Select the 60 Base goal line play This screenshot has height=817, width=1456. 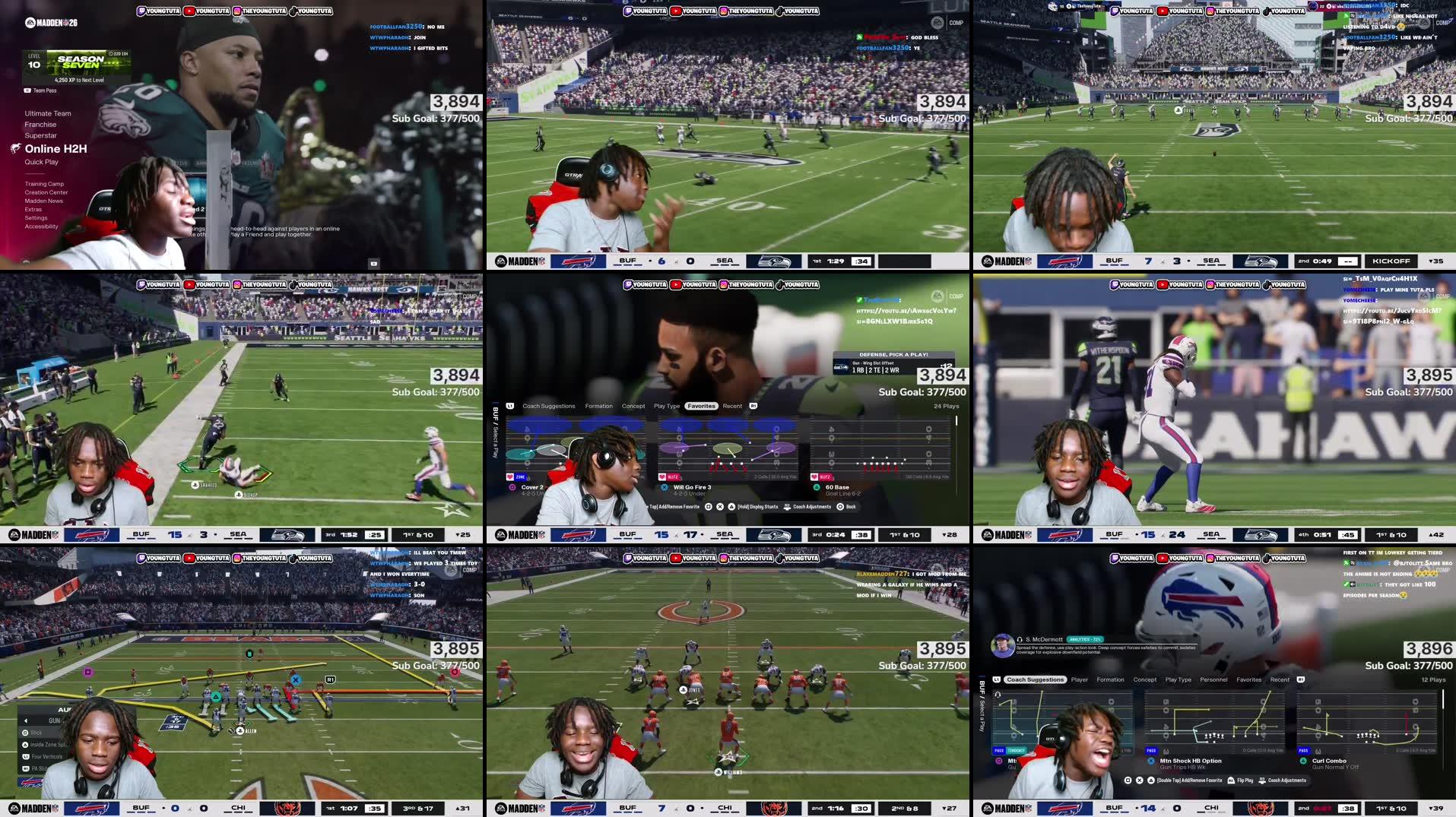pyautogui.click(x=837, y=487)
